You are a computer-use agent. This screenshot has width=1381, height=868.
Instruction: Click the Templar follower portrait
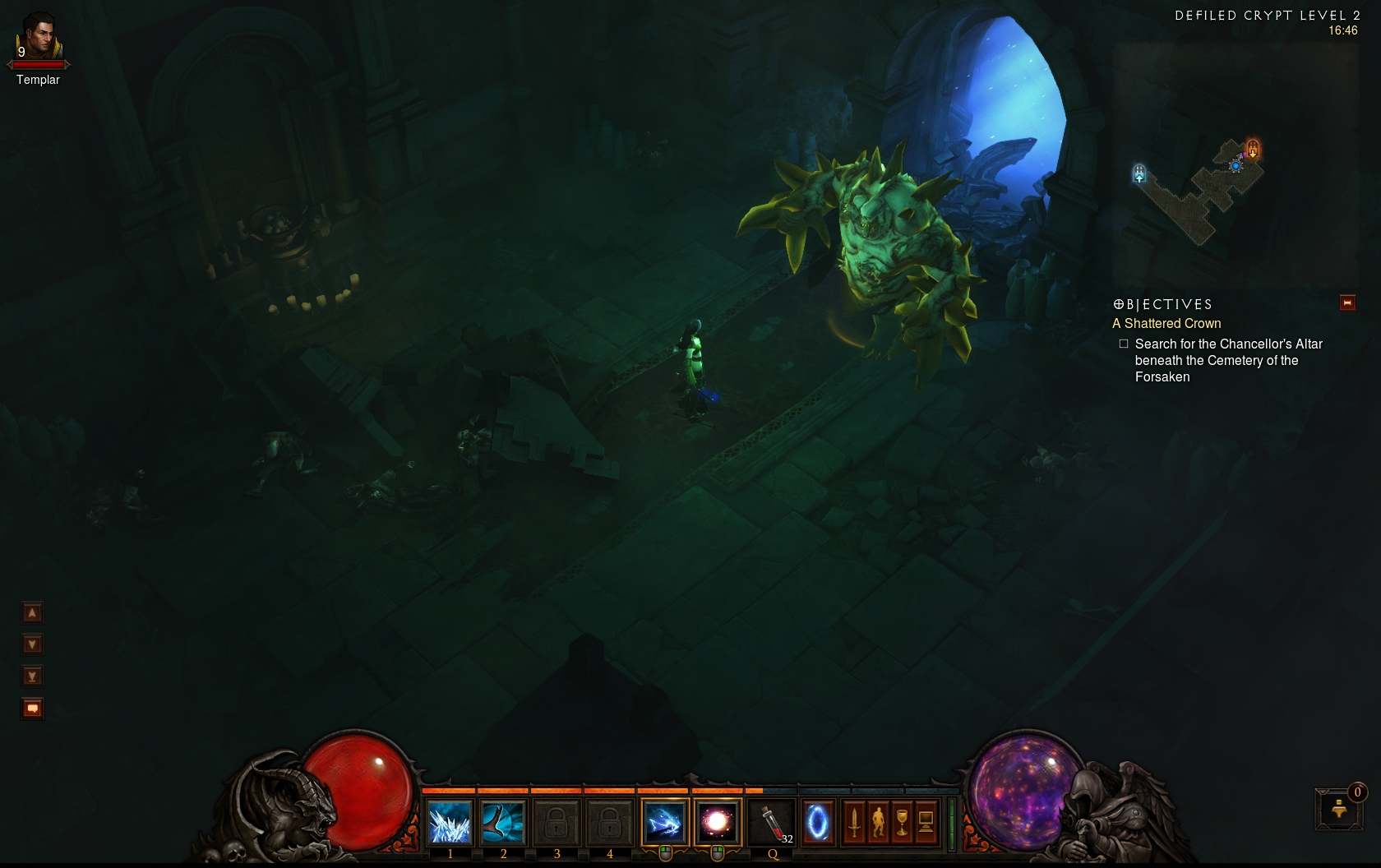tap(39, 39)
